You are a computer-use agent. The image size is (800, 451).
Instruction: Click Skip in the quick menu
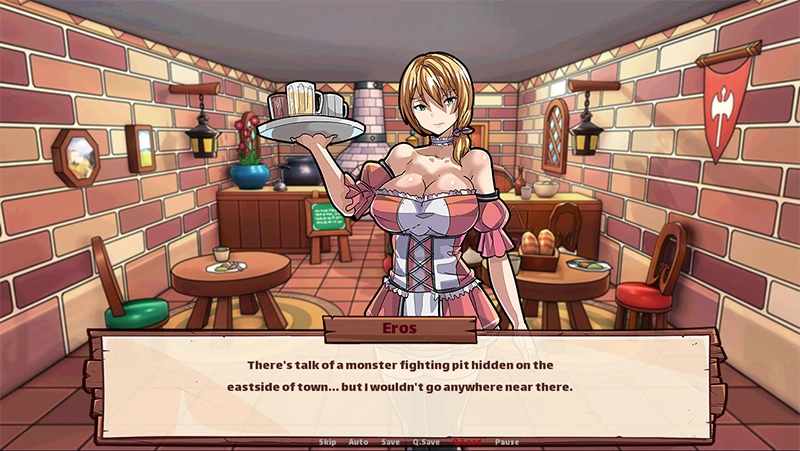coord(327,442)
